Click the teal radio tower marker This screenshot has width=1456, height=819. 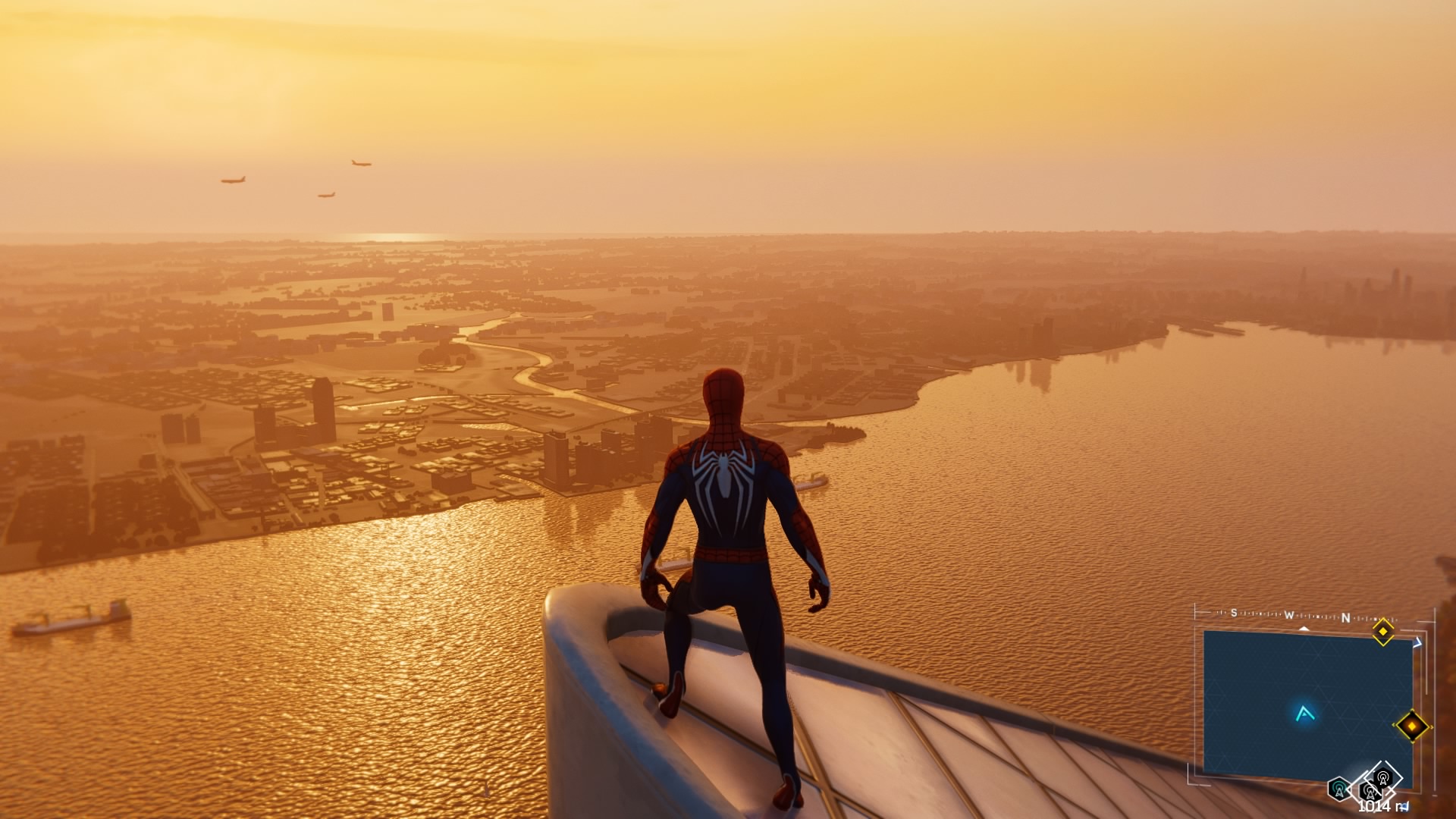[1339, 789]
